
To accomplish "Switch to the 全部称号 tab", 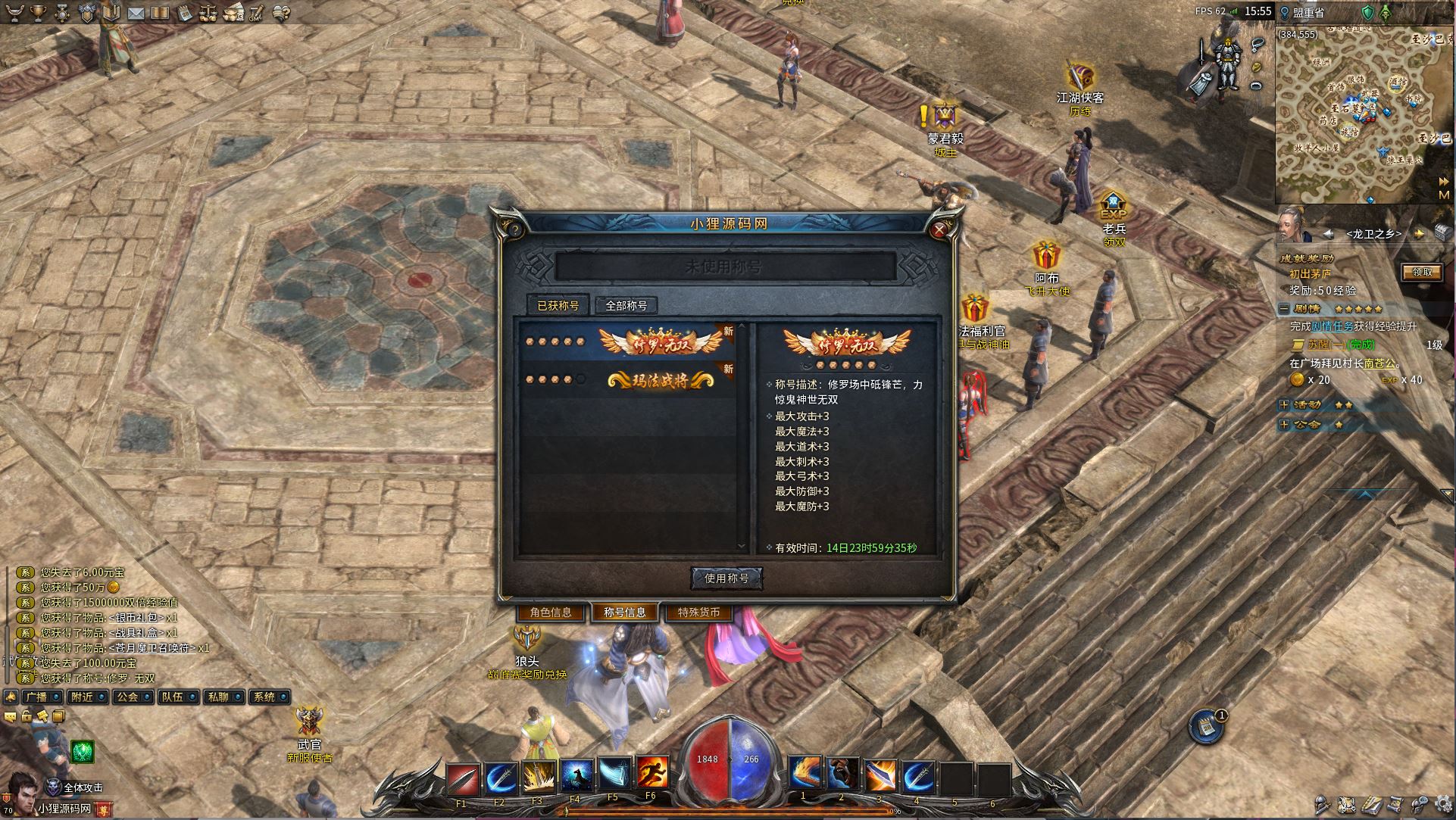I will [x=626, y=306].
